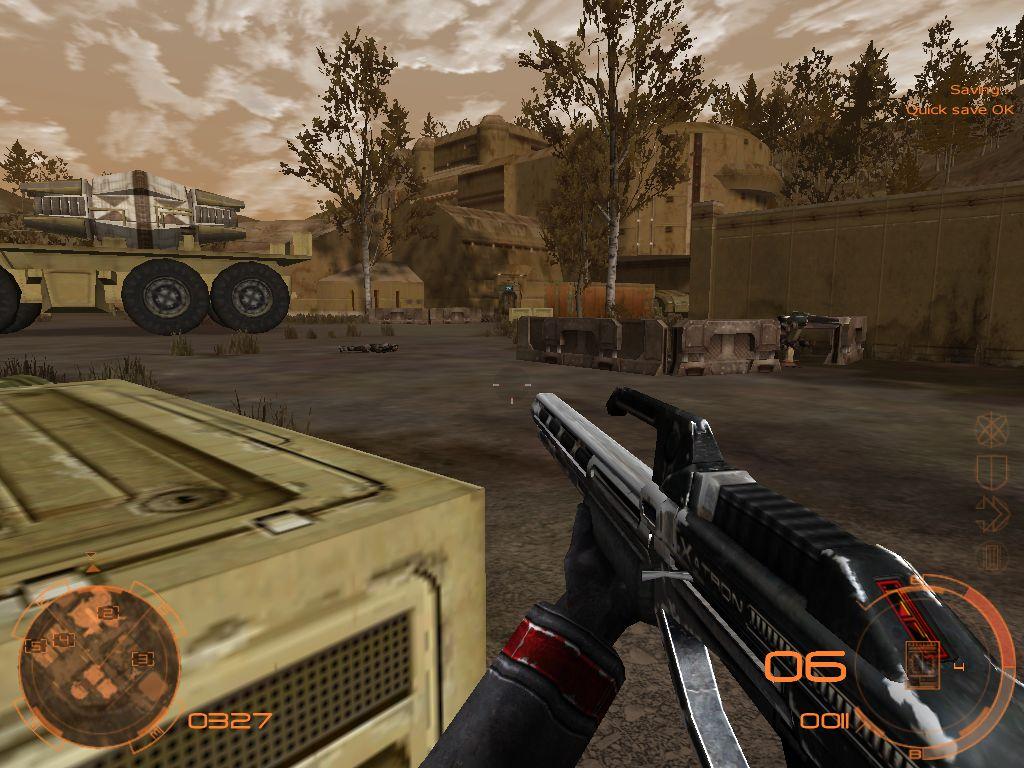This screenshot has height=768, width=1024.
Task: Click the shield status icon
Action: click(x=991, y=471)
